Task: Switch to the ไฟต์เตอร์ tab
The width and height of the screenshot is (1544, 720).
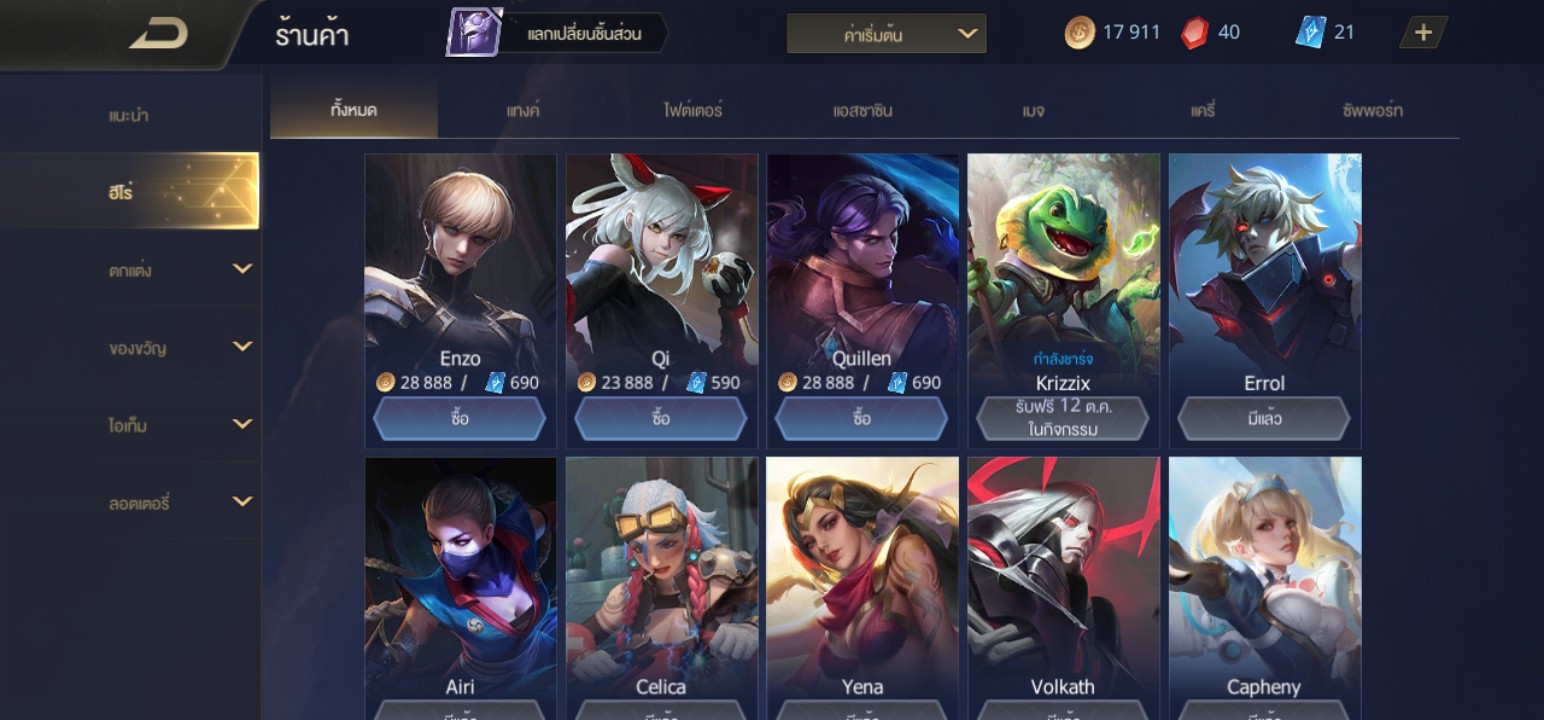Action: (x=692, y=111)
